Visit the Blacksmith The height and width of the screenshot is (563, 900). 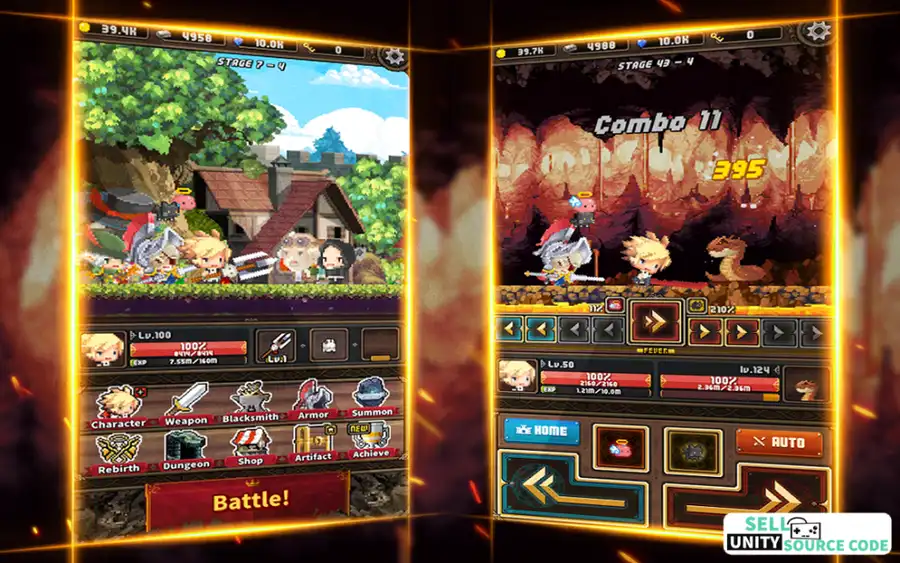(x=250, y=403)
